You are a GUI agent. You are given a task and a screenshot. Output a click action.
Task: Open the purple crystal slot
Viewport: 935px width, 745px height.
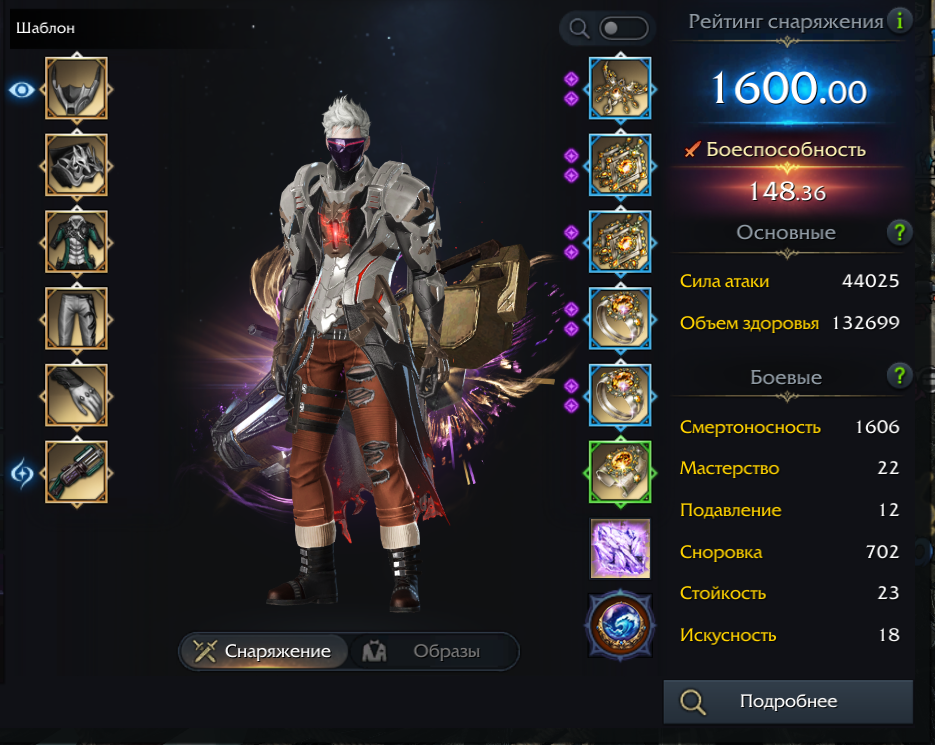(x=620, y=548)
